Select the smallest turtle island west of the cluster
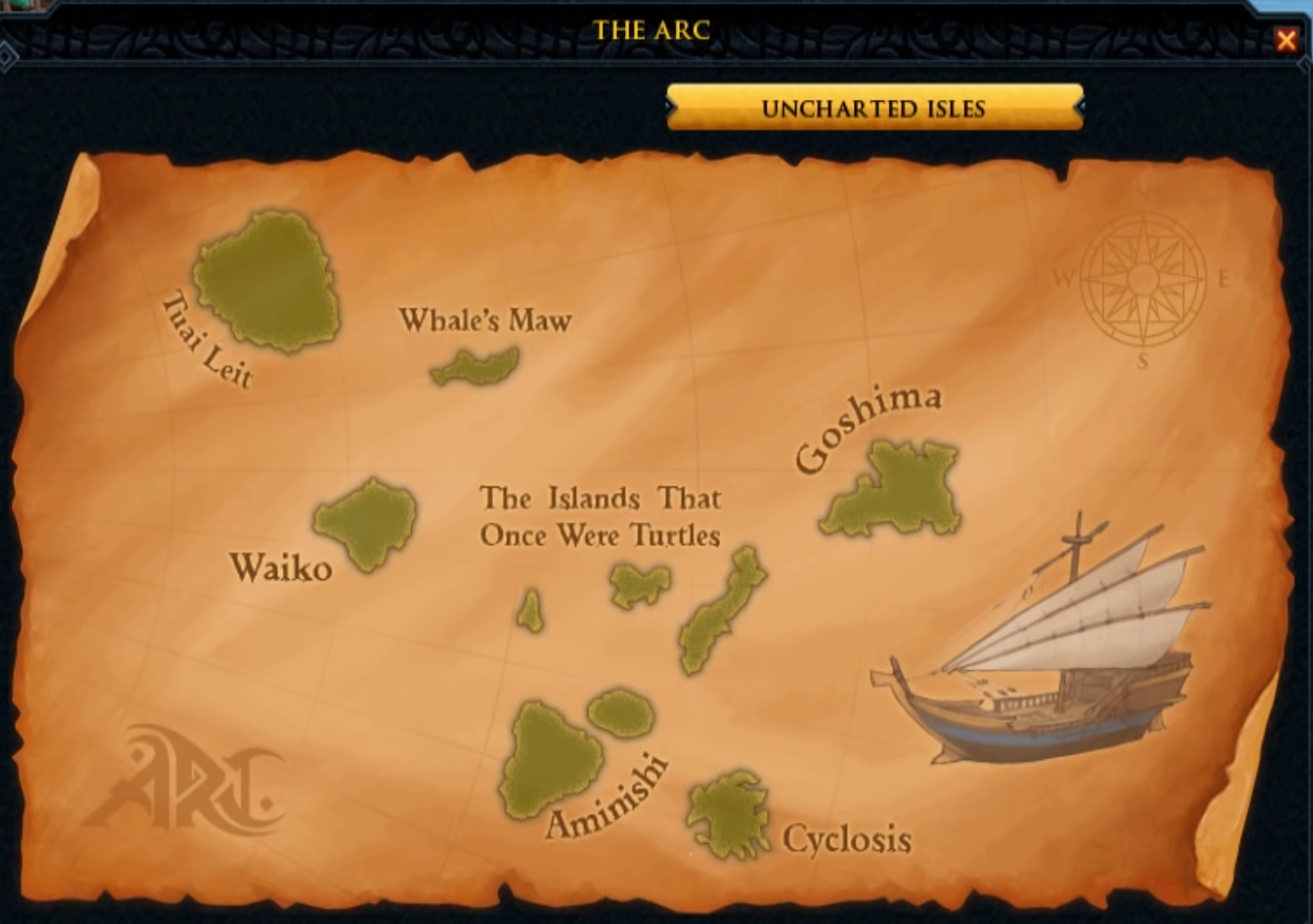This screenshot has height=924, width=1313. 531,610
